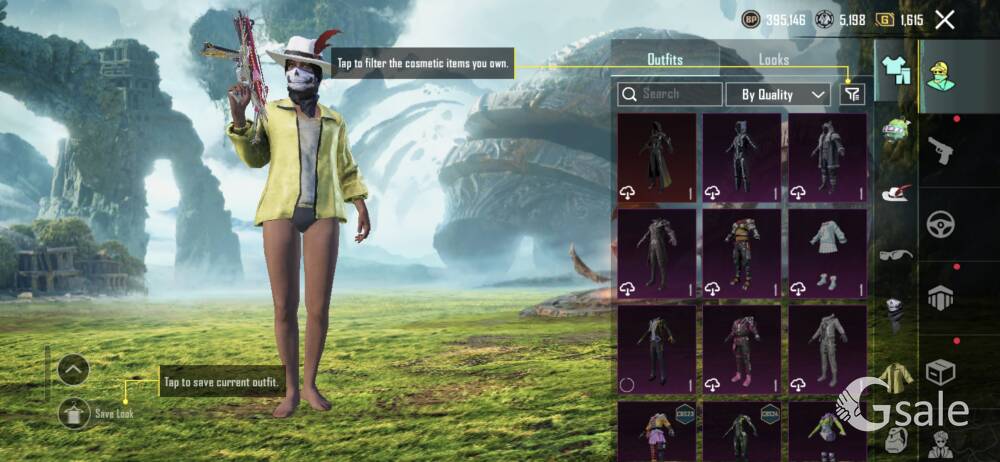Open the weapon skins section

942,151
